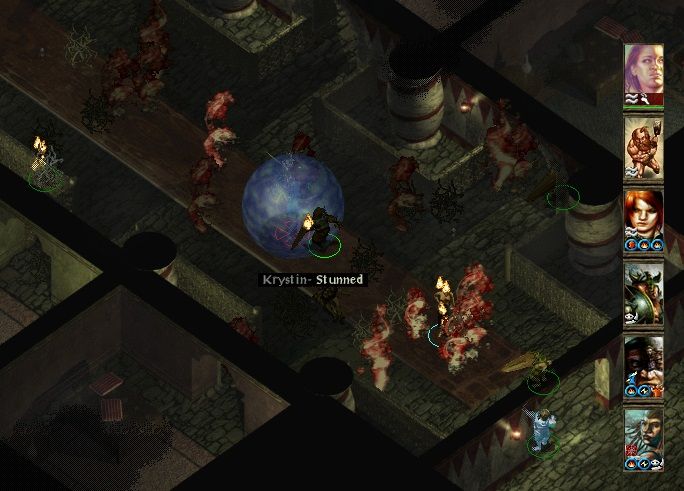This screenshot has height=491, width=684.
Task: Pick the dark masked character portrait
Action: tap(643, 362)
